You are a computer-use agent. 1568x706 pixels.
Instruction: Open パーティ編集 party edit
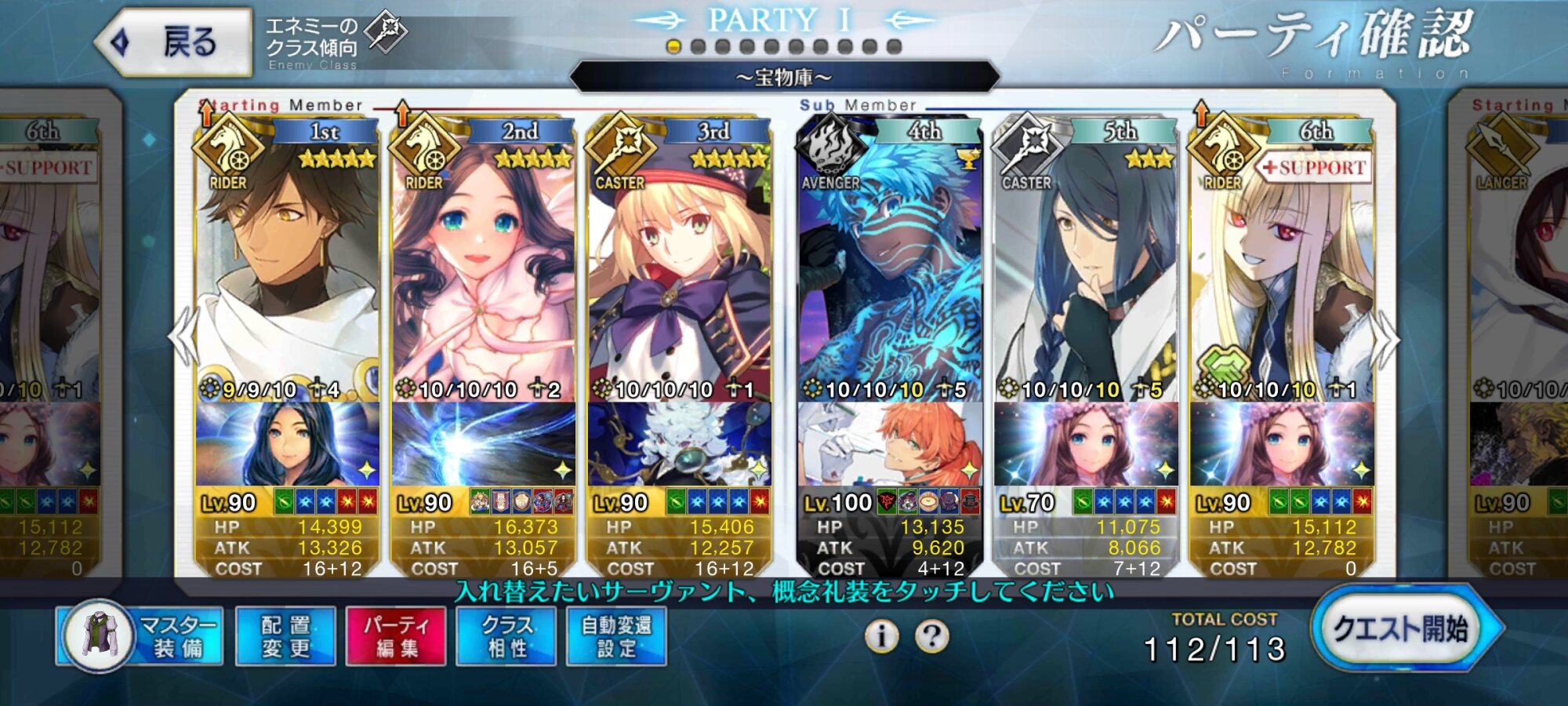(x=396, y=636)
